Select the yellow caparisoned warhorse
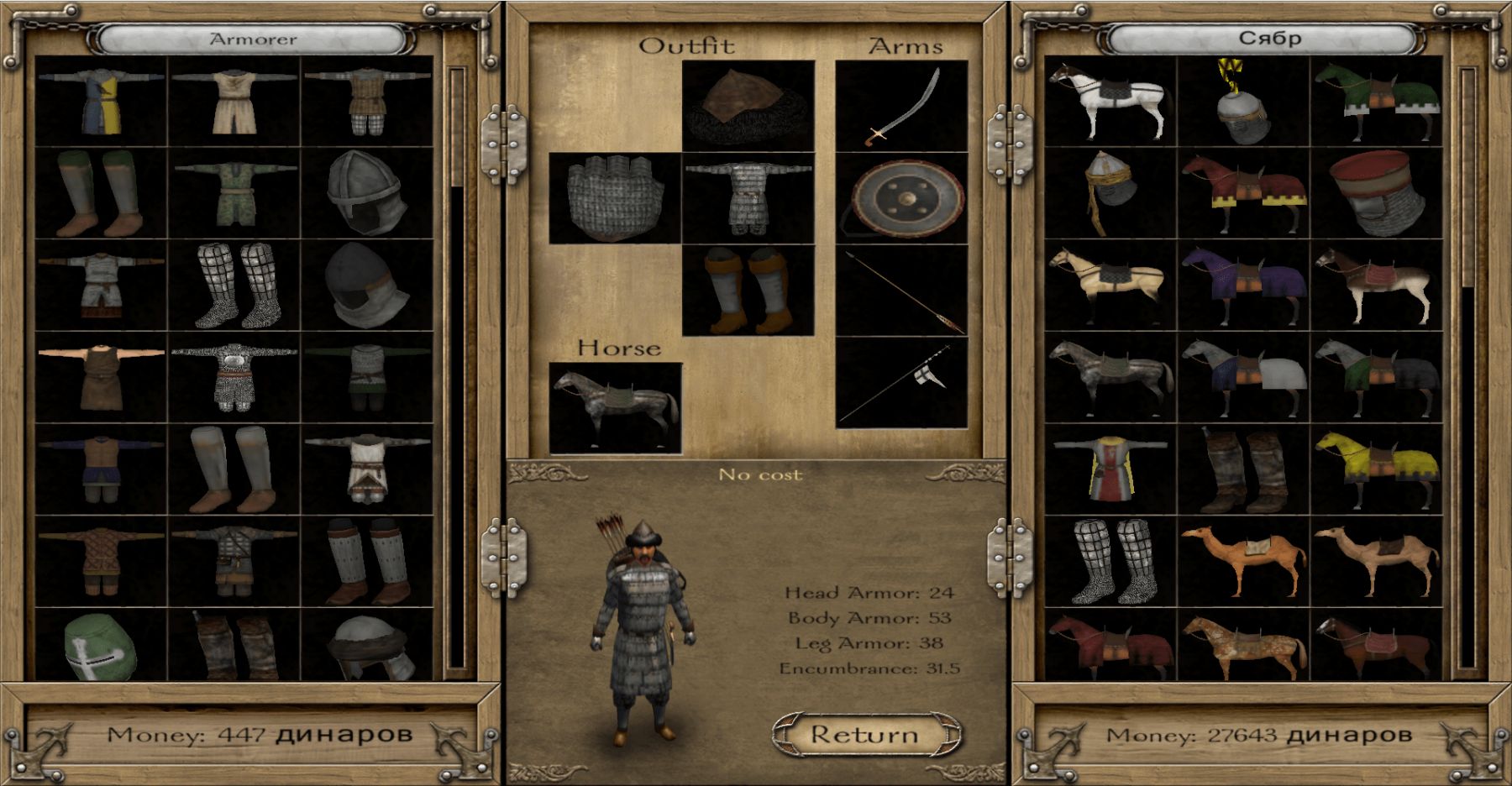Screen dimensions: 1512x786 click(1377, 470)
